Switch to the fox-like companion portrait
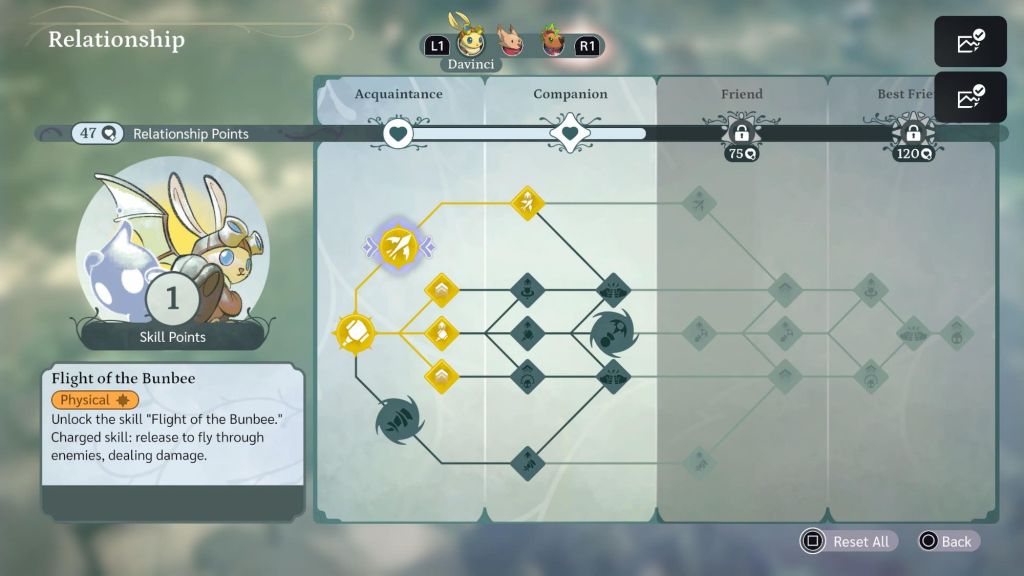Viewport: 1024px width, 576px height. [510, 44]
